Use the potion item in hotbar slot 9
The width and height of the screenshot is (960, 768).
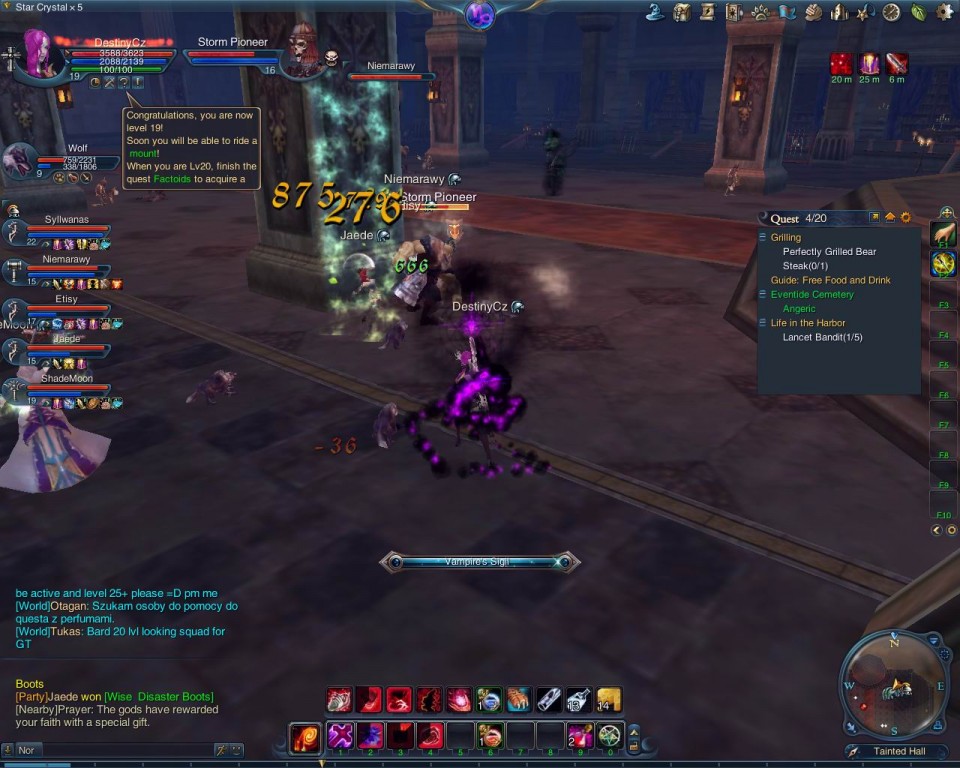tap(580, 735)
